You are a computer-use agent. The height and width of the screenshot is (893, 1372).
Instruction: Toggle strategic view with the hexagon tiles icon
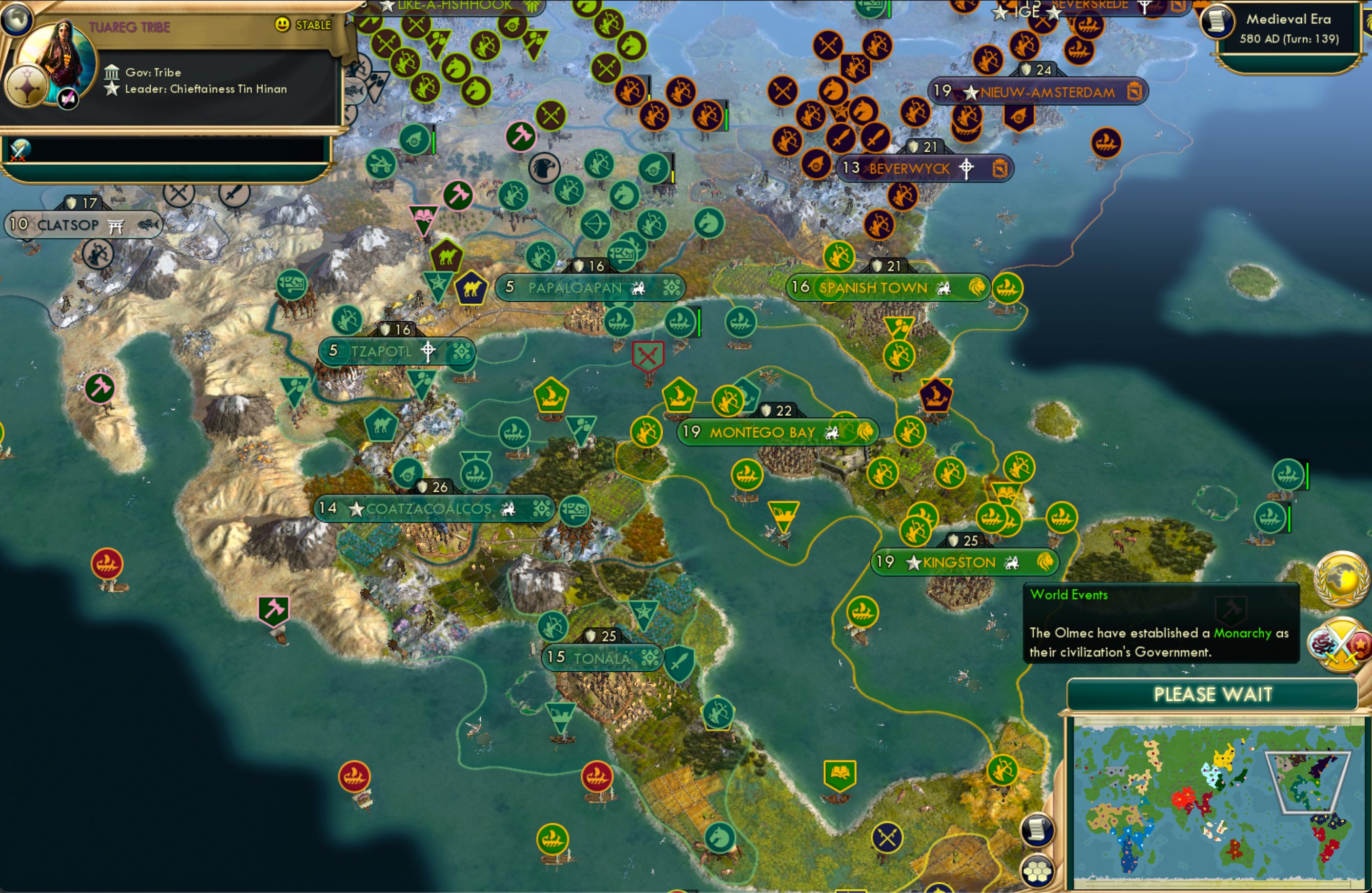point(1038,872)
